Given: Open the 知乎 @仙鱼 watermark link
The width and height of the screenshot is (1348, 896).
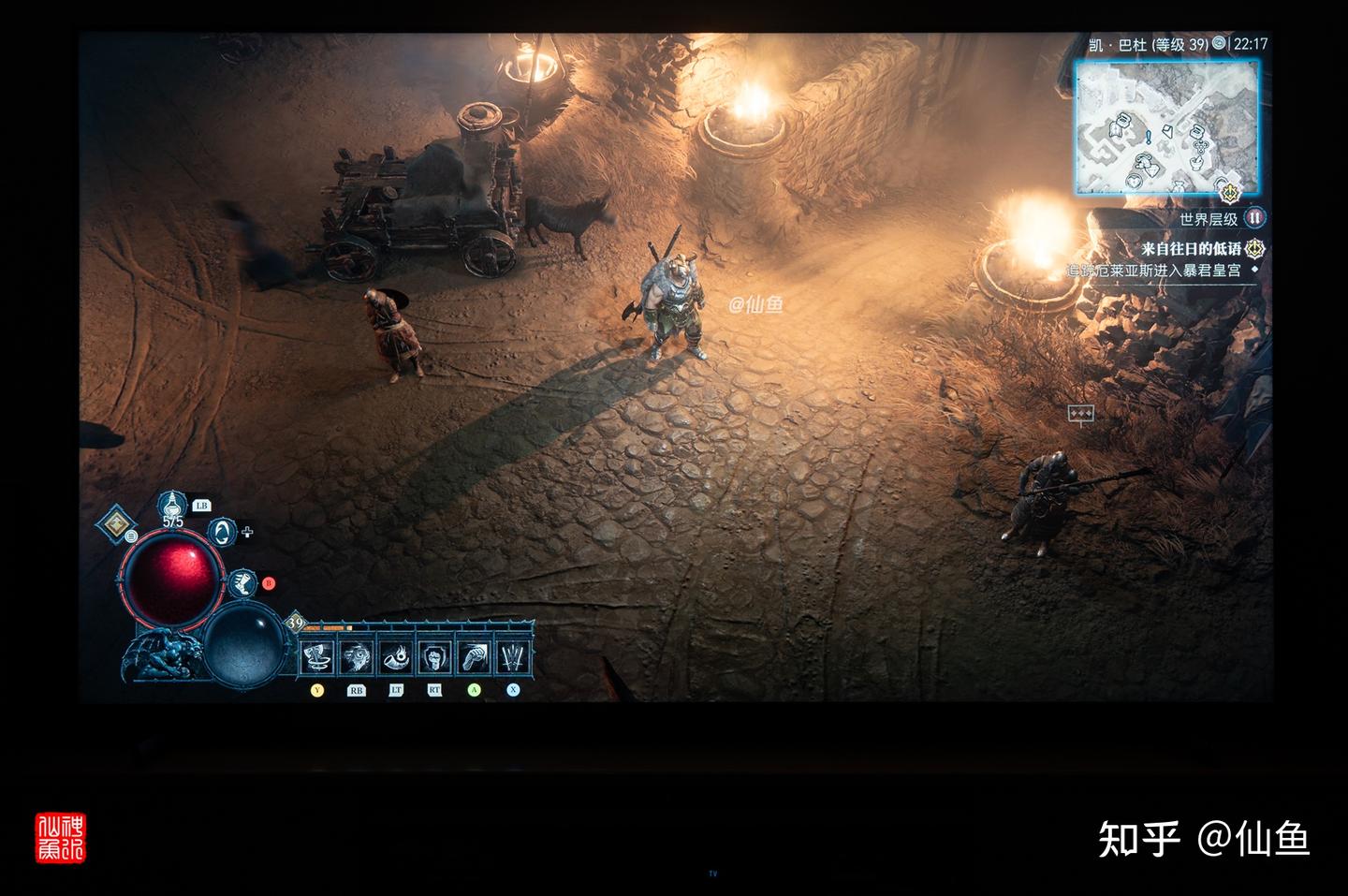Looking at the screenshot, I should (x=1204, y=839).
